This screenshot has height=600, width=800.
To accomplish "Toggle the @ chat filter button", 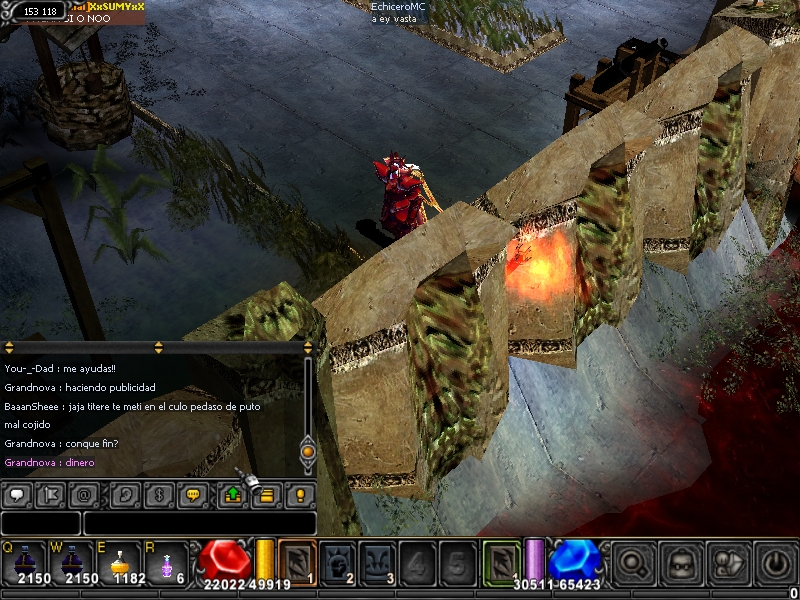I will (86, 494).
